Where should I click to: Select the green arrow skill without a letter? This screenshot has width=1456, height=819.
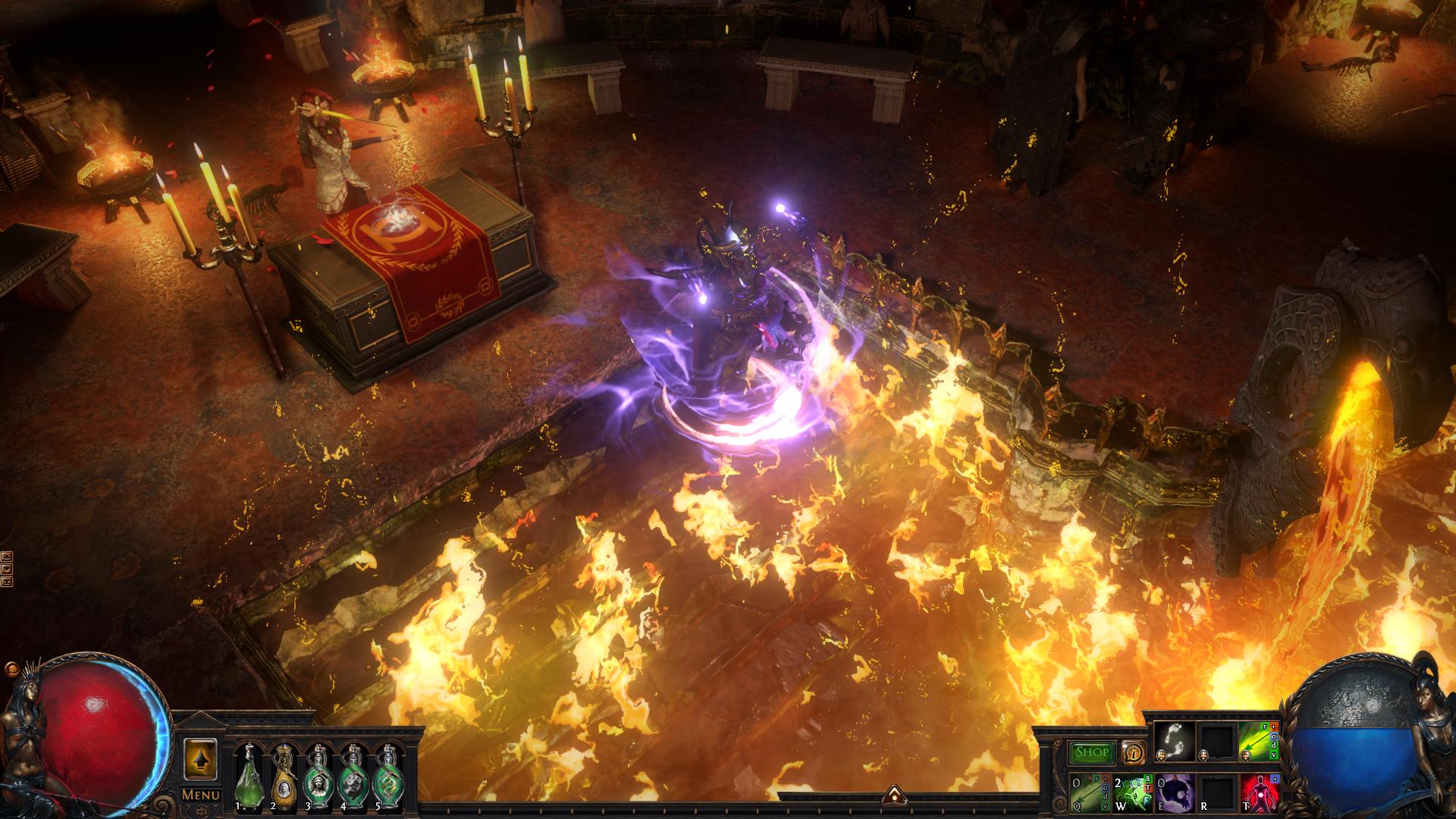[1258, 741]
